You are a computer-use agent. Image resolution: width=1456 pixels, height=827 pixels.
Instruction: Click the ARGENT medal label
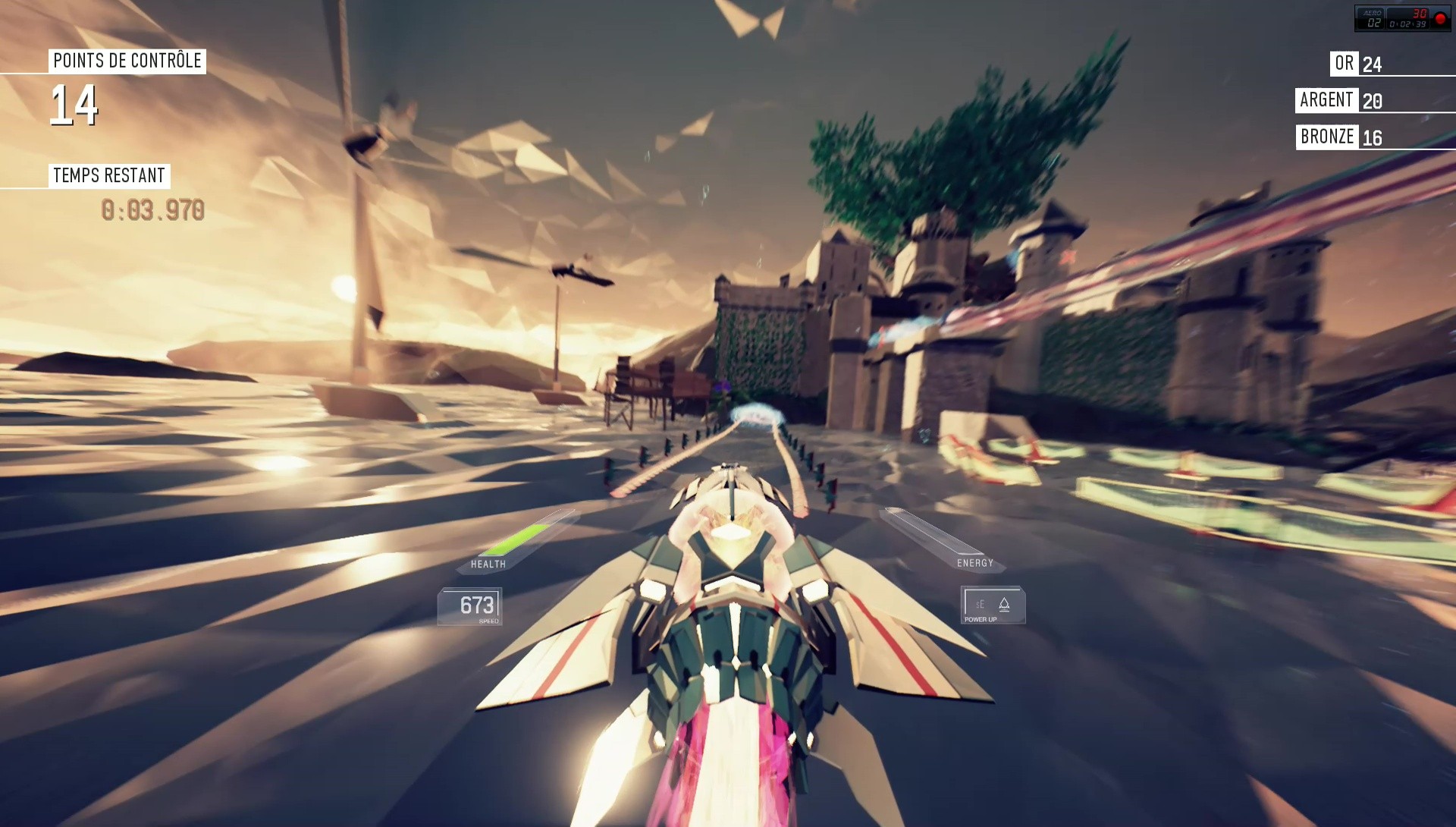pos(1327,99)
